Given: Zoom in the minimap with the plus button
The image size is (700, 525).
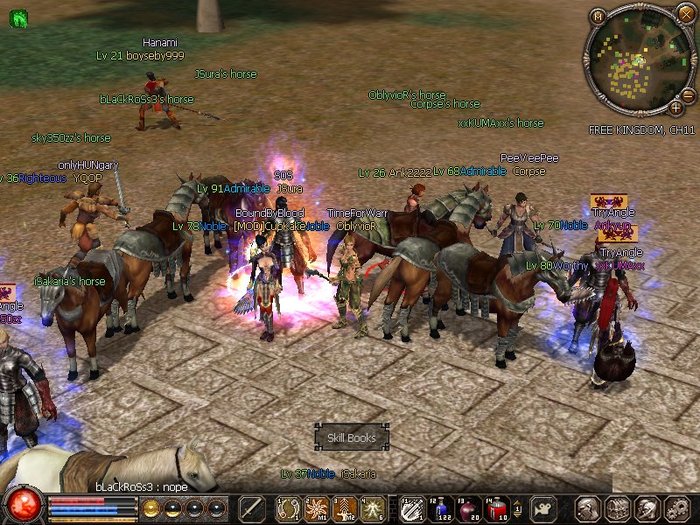Looking at the screenshot, I should pos(676,107).
